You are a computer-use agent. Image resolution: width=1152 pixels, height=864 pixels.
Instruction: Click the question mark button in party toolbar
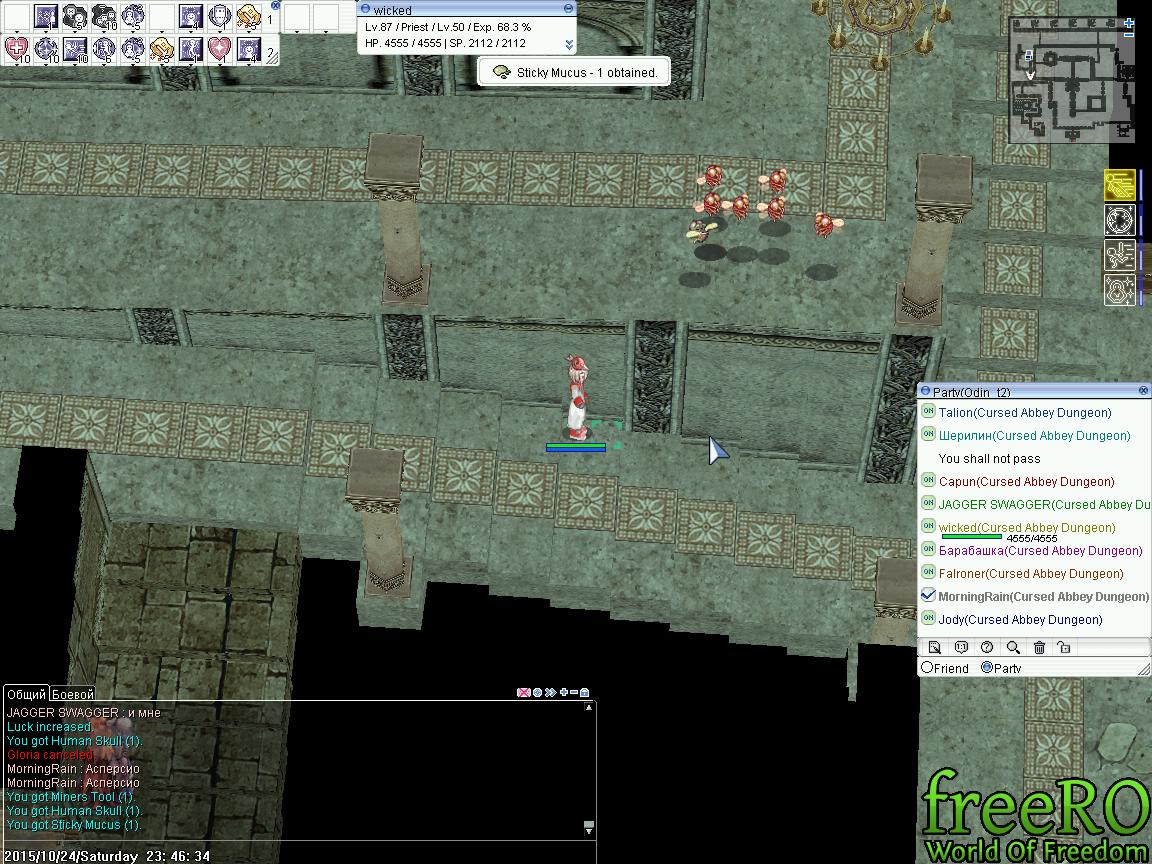[x=987, y=647]
